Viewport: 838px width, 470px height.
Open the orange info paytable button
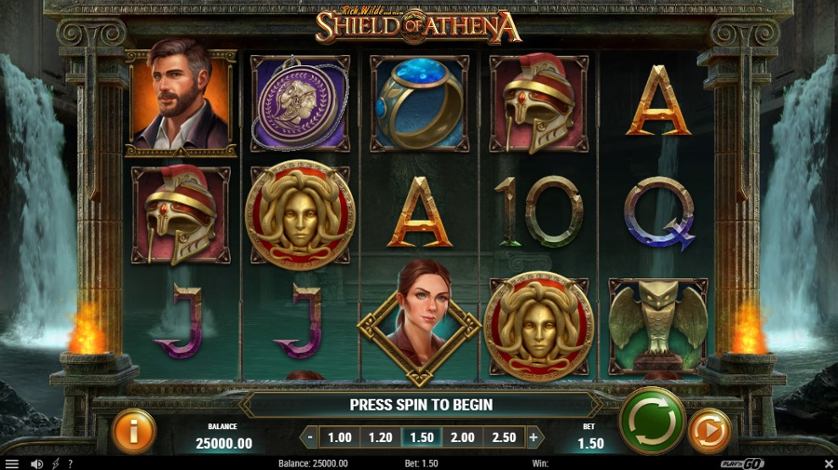134,430
